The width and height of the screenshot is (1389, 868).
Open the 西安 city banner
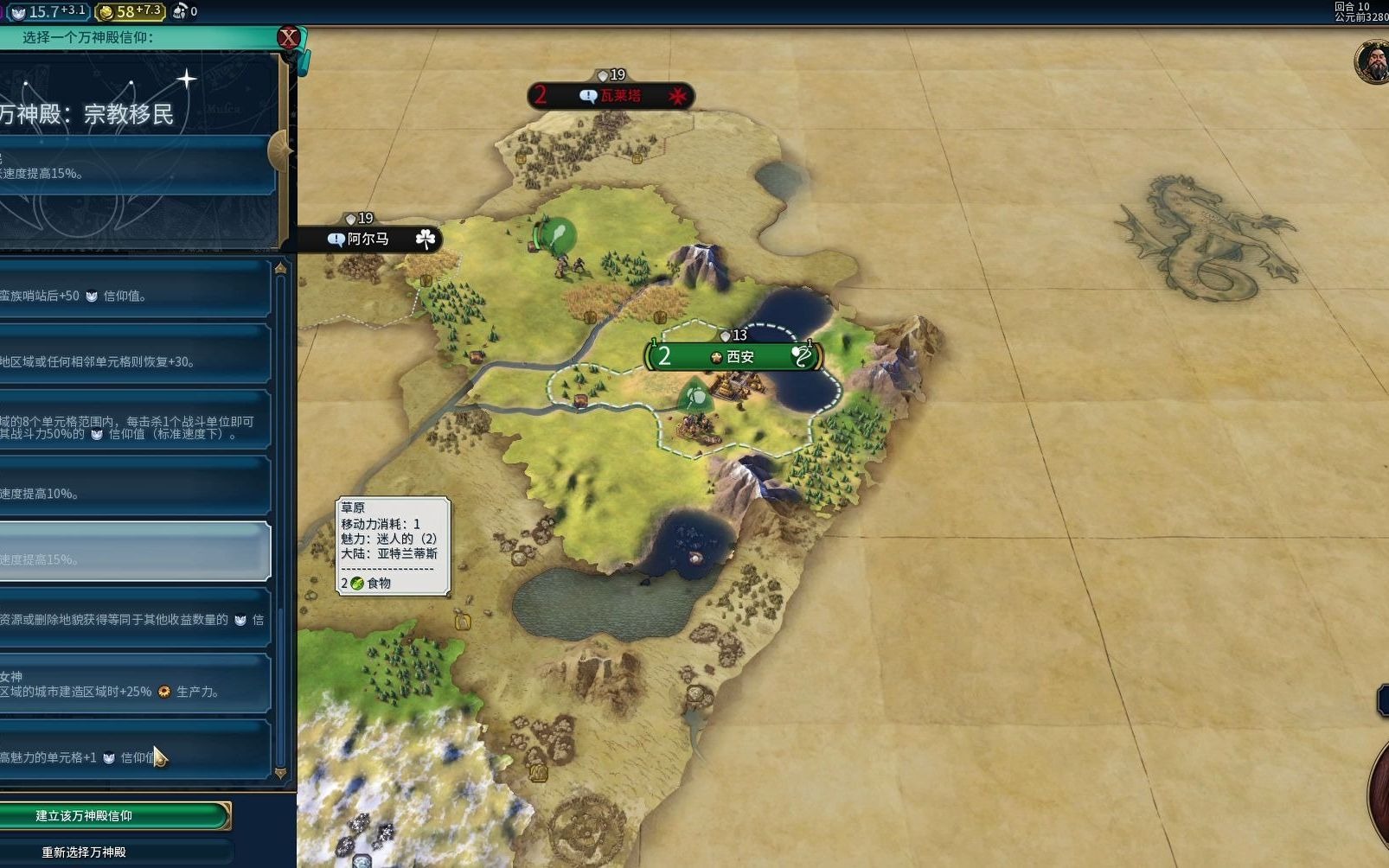733,356
